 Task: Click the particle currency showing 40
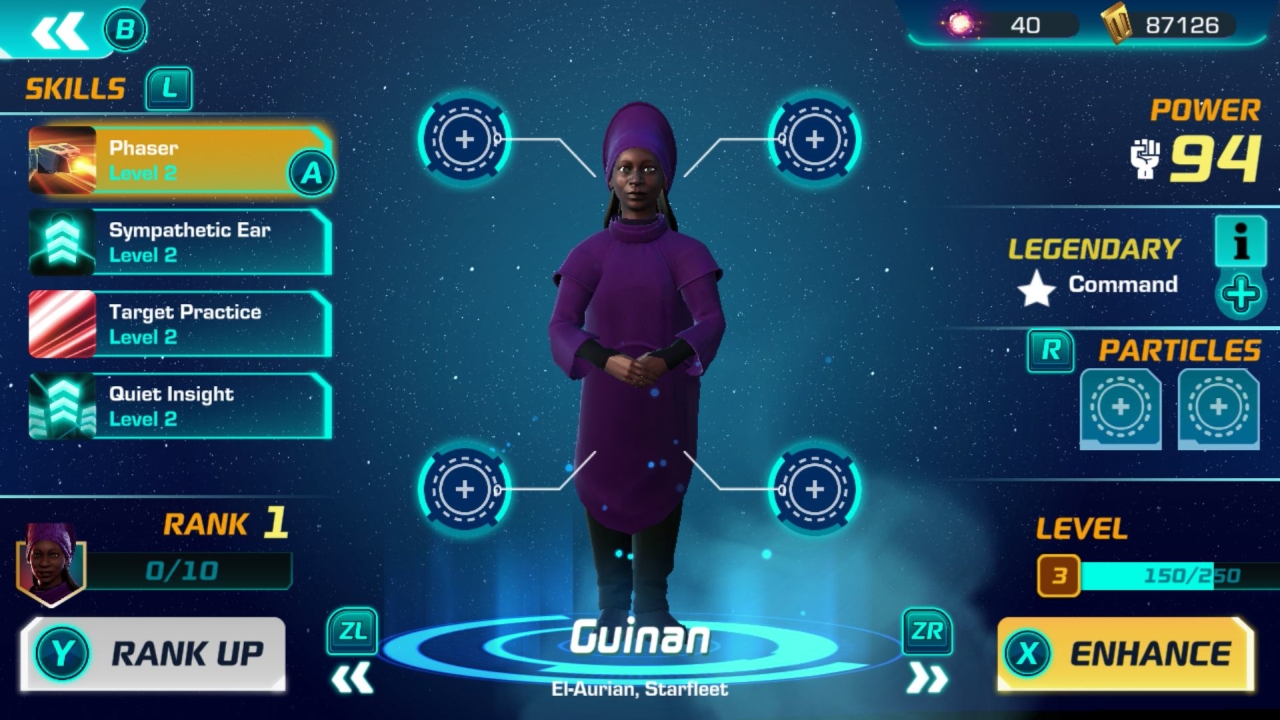coord(1010,25)
